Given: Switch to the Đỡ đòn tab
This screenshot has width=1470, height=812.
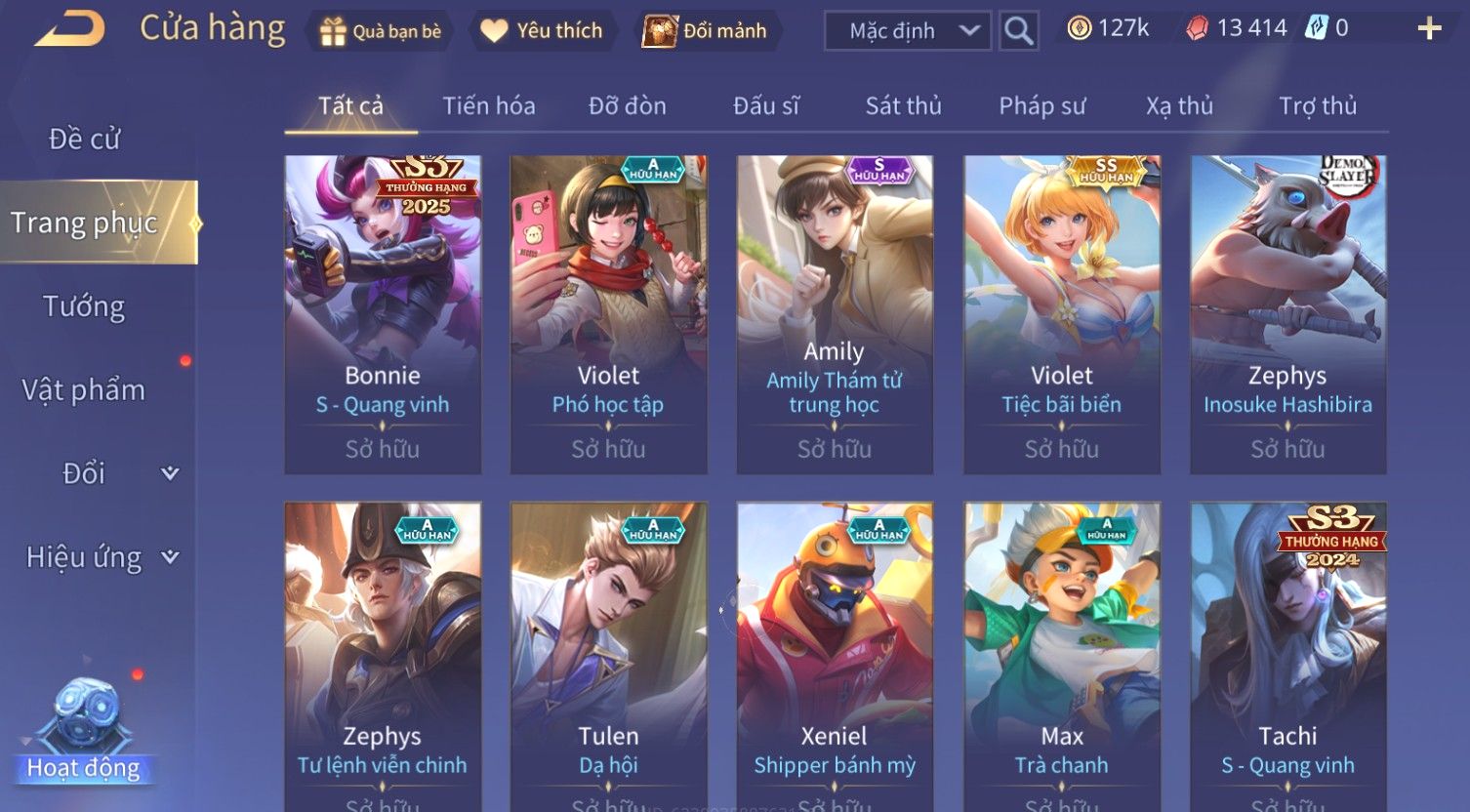Looking at the screenshot, I should [627, 105].
